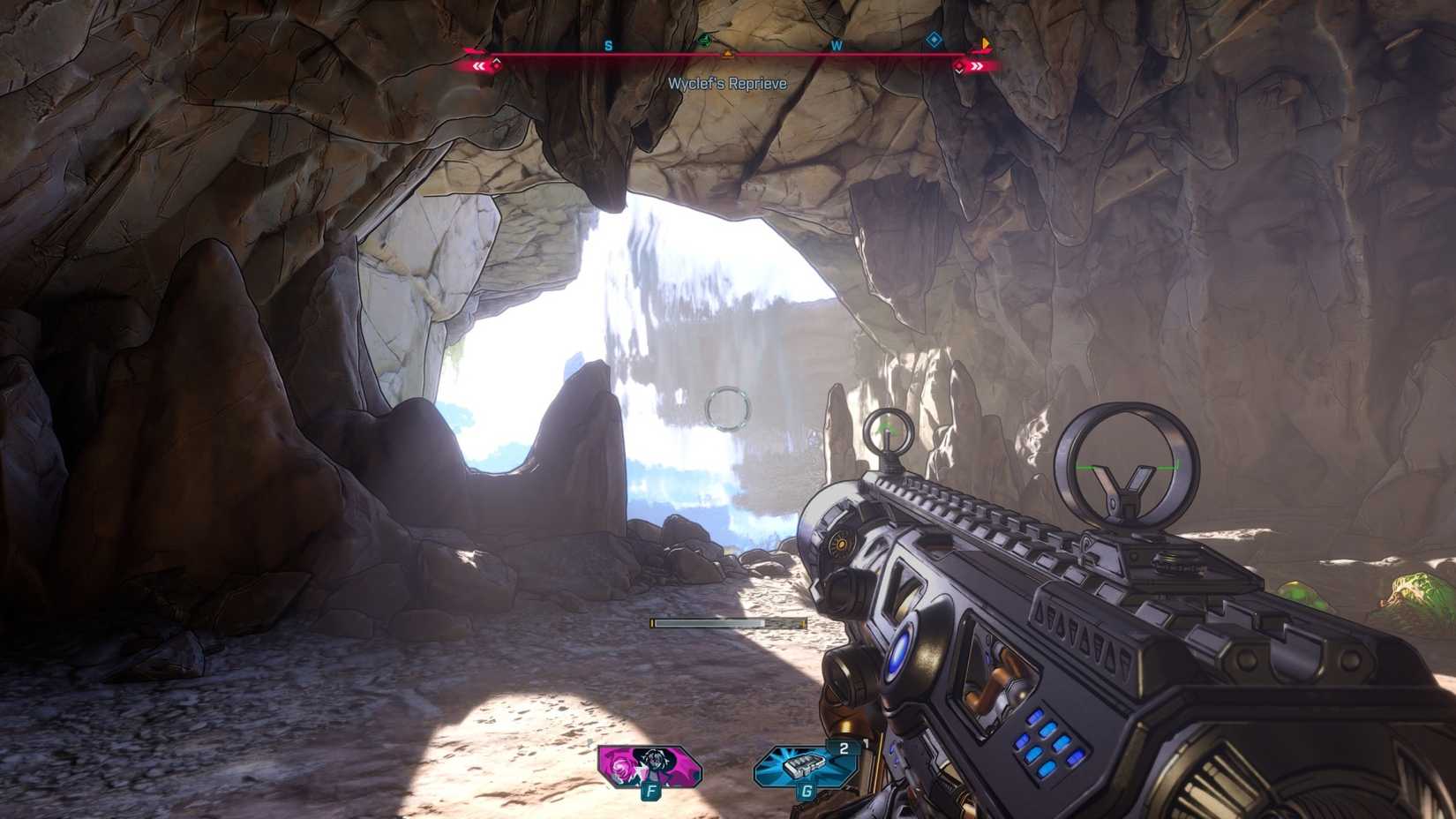Click the blue diamond objective marker on the compass
Image resolution: width=1456 pixels, height=819 pixels.
coord(933,40)
